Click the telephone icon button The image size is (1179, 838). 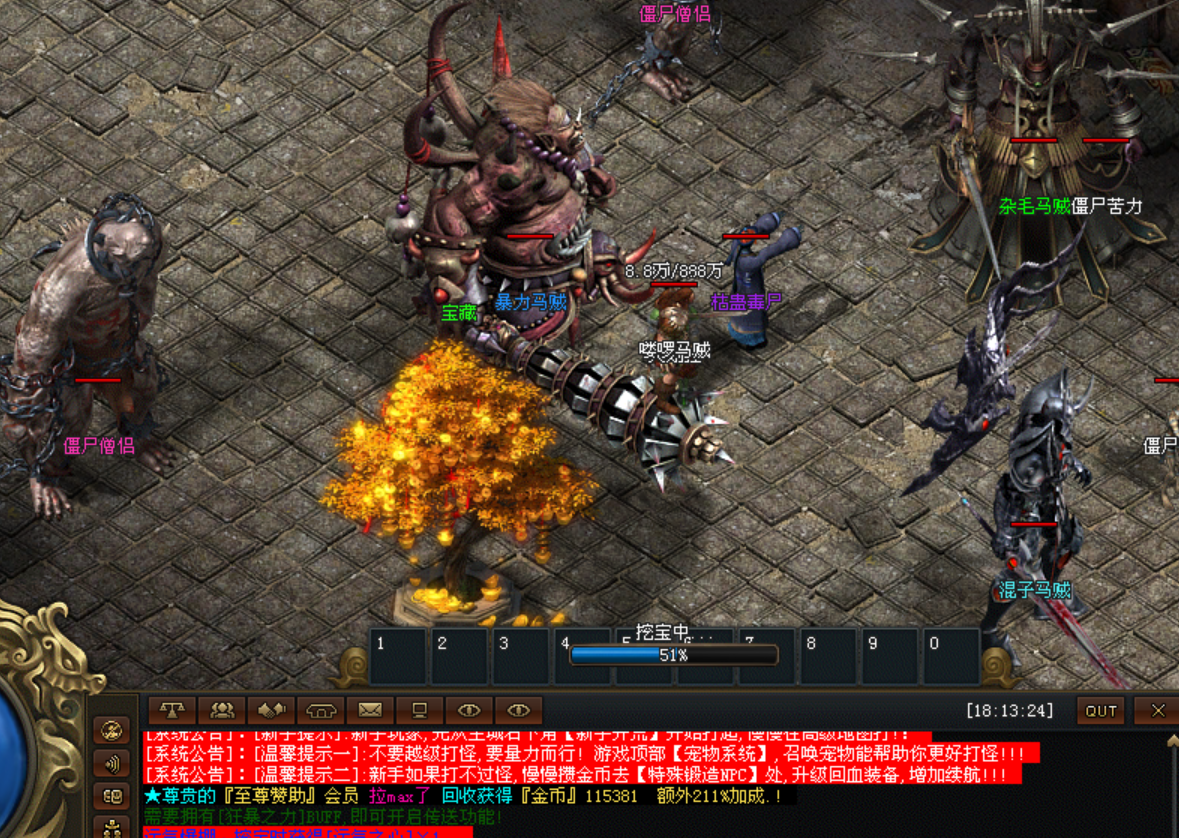tap(320, 710)
